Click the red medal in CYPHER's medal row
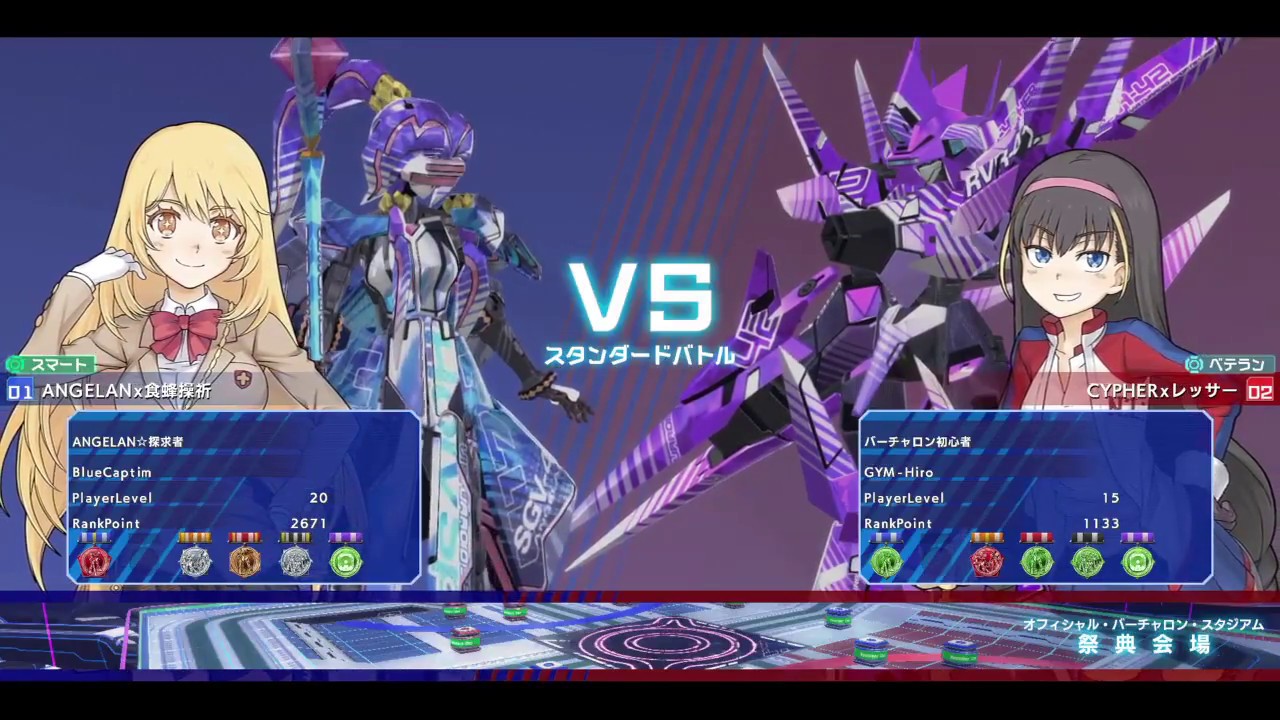The width and height of the screenshot is (1280, 720). [987, 561]
